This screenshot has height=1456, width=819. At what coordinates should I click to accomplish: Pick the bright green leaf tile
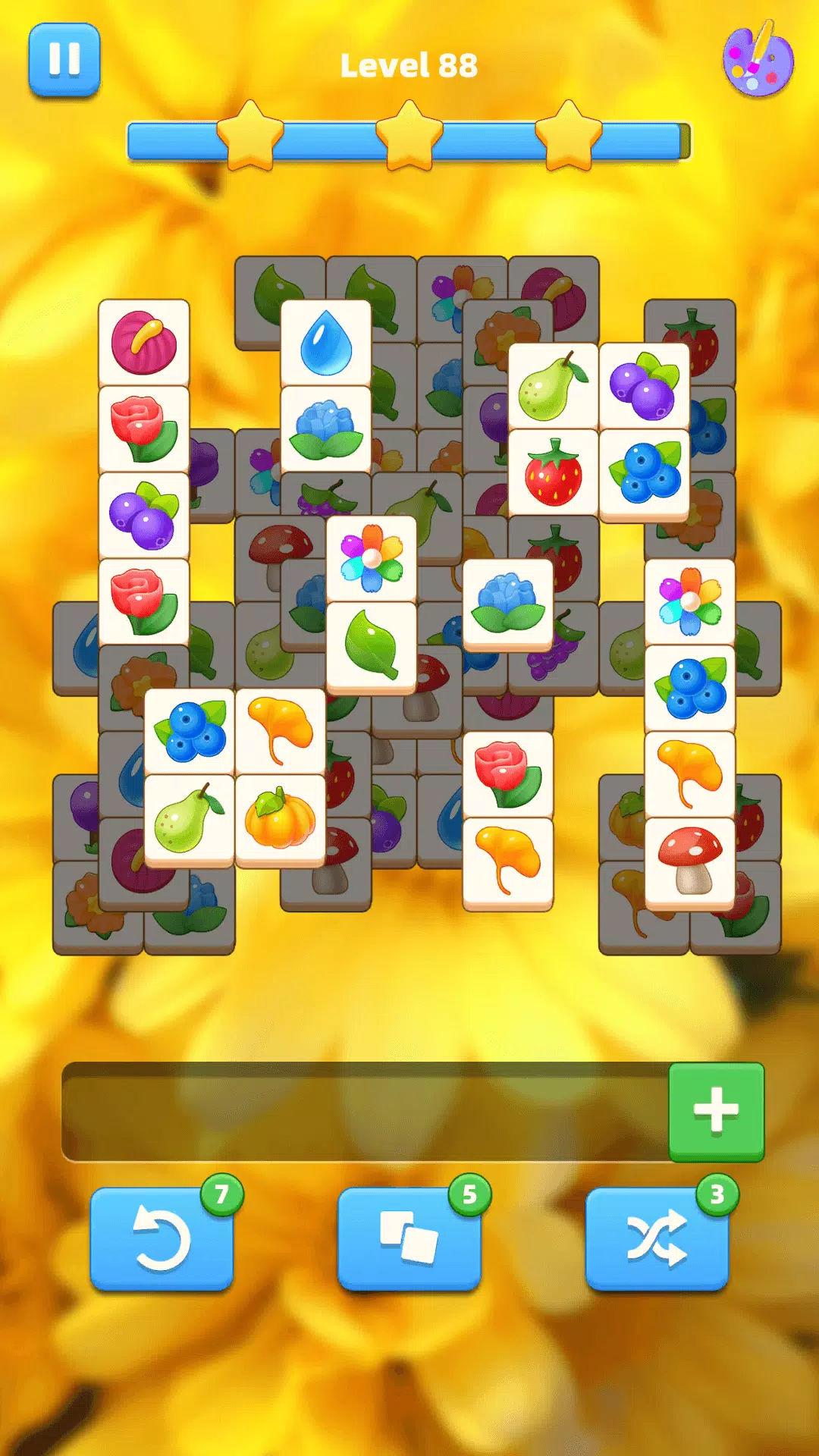[x=371, y=646]
